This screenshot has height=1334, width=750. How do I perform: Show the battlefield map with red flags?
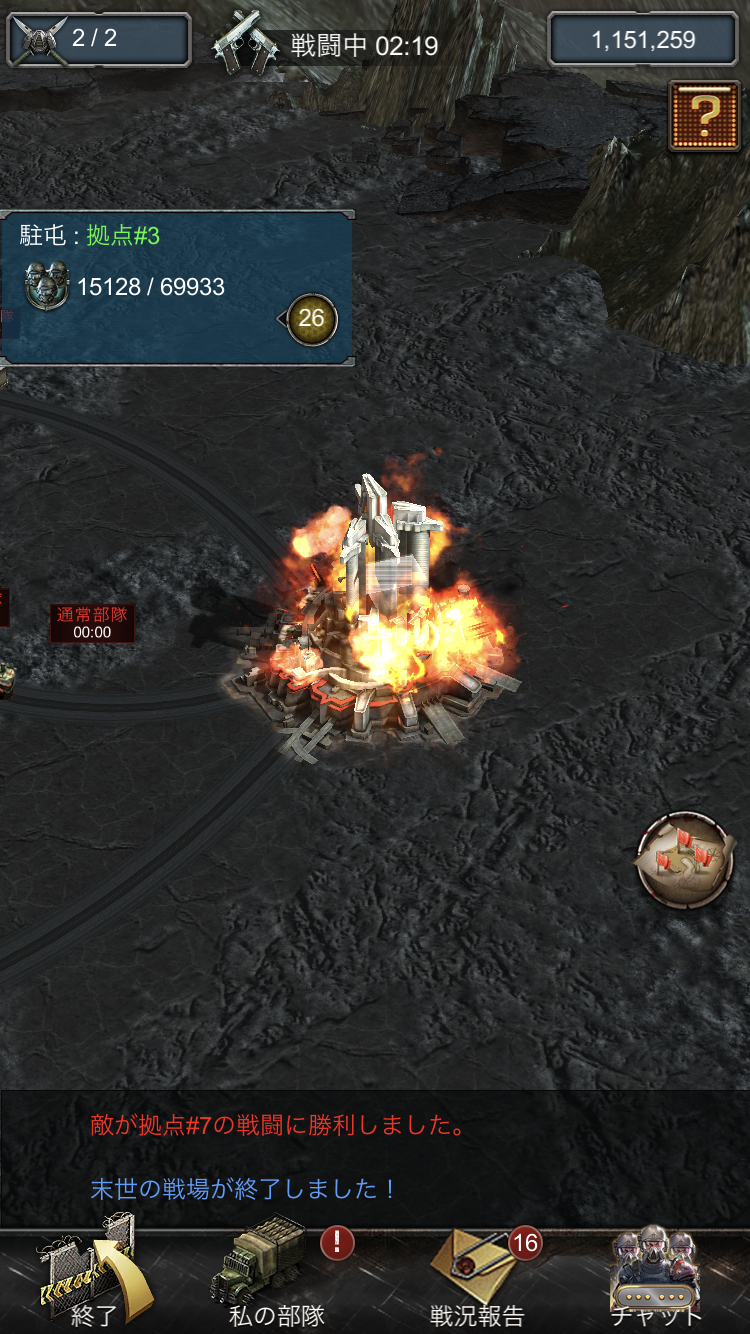pyautogui.click(x=685, y=860)
